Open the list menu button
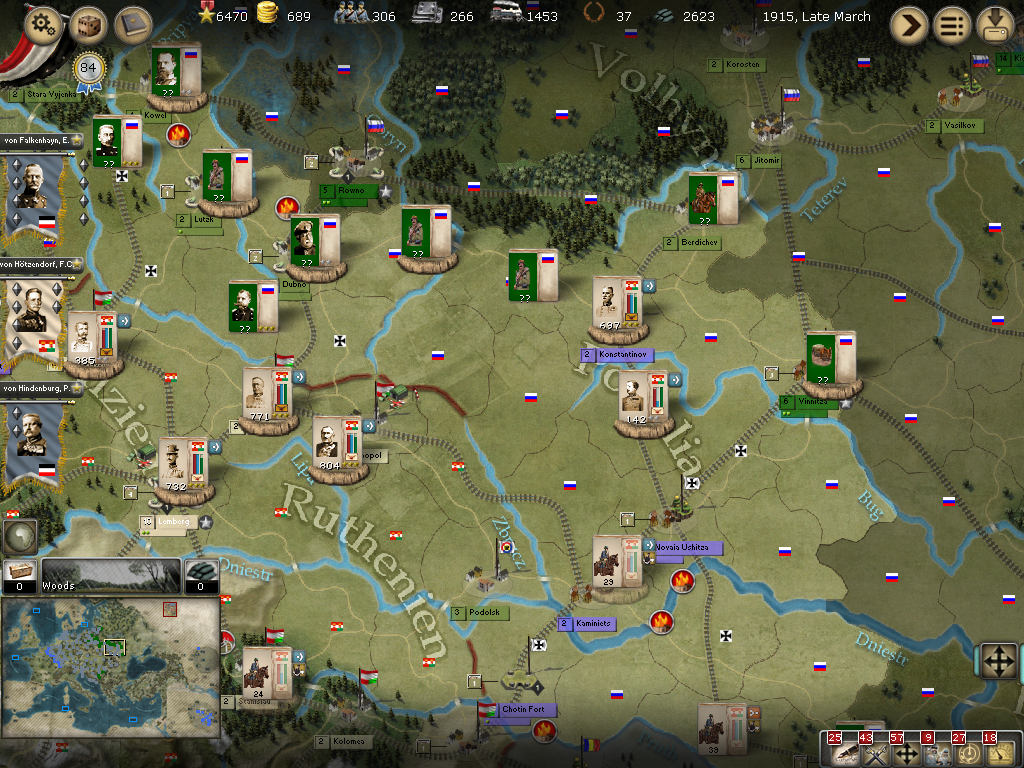1024x768 pixels. click(952, 25)
